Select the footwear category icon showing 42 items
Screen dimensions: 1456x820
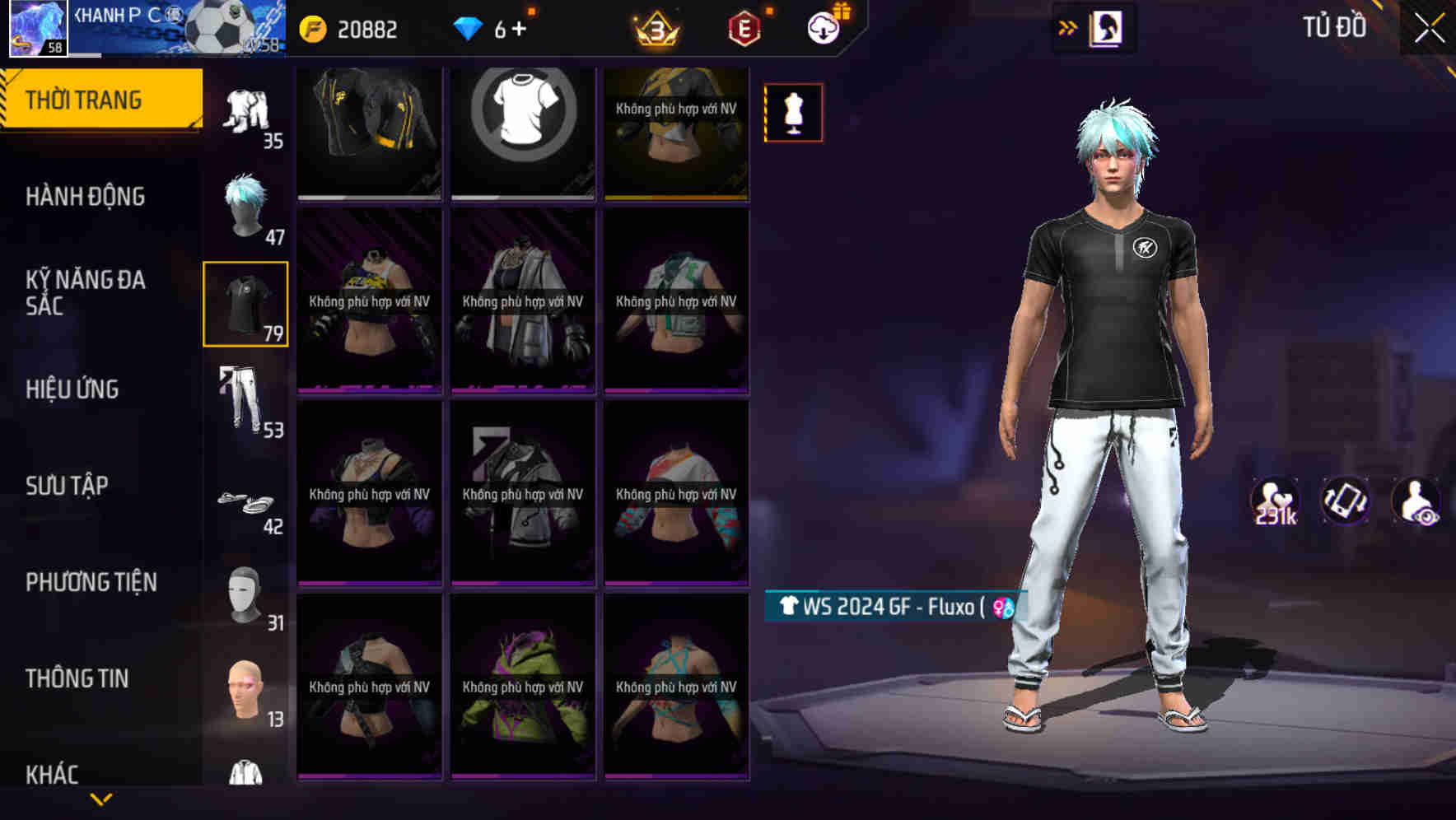(245, 501)
